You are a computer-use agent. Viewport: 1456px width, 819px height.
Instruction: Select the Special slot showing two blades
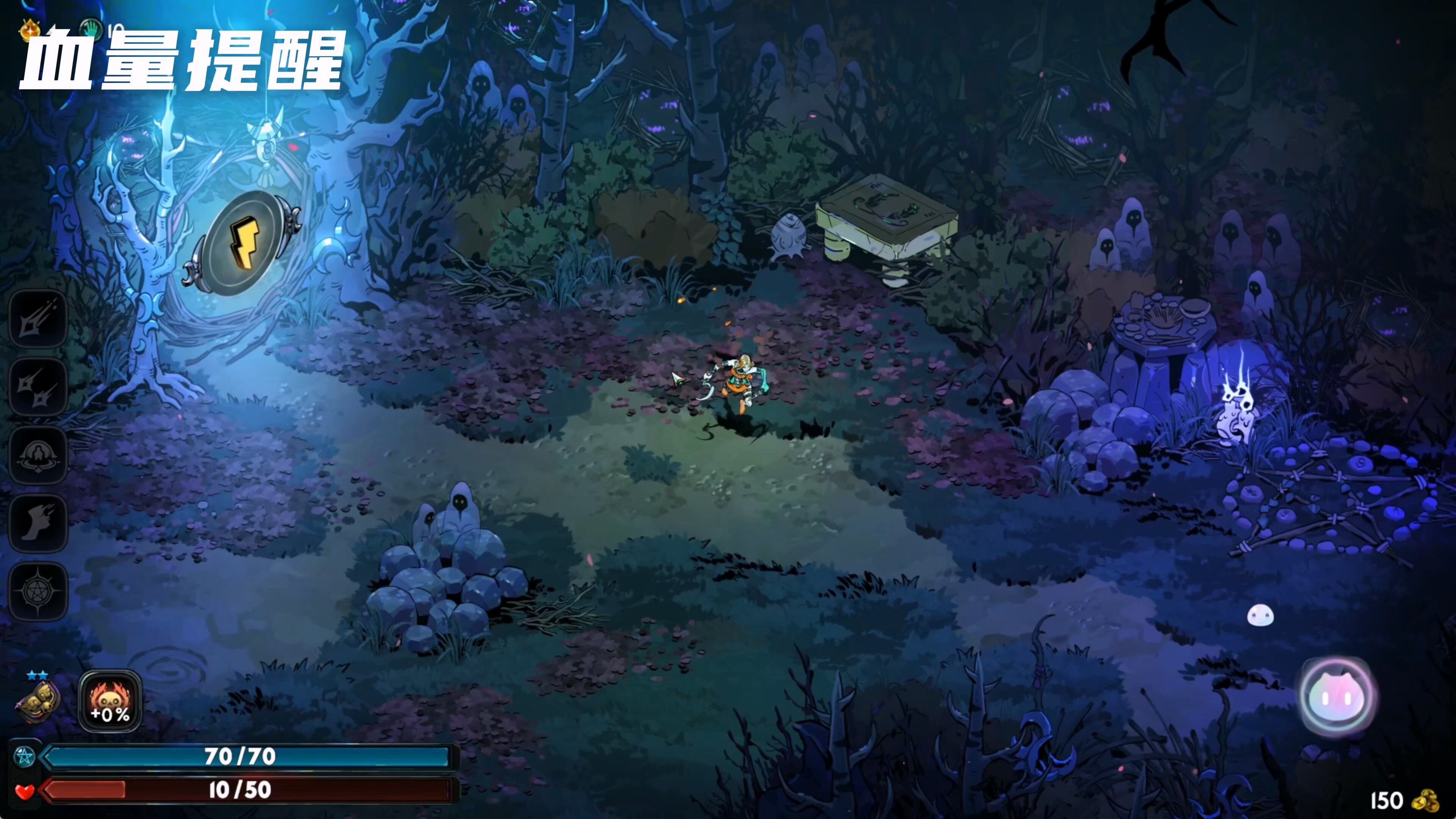(x=38, y=387)
